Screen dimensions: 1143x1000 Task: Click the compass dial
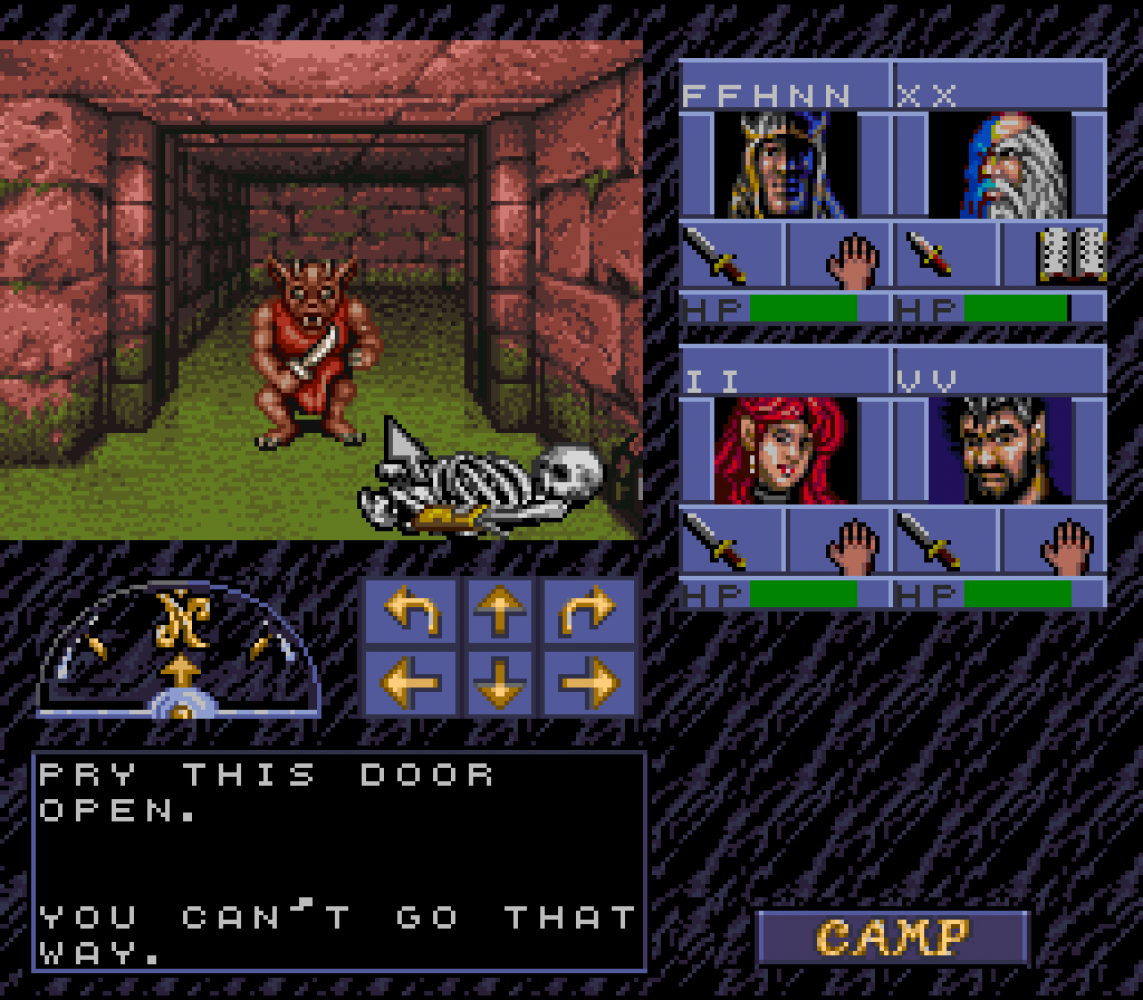180,652
